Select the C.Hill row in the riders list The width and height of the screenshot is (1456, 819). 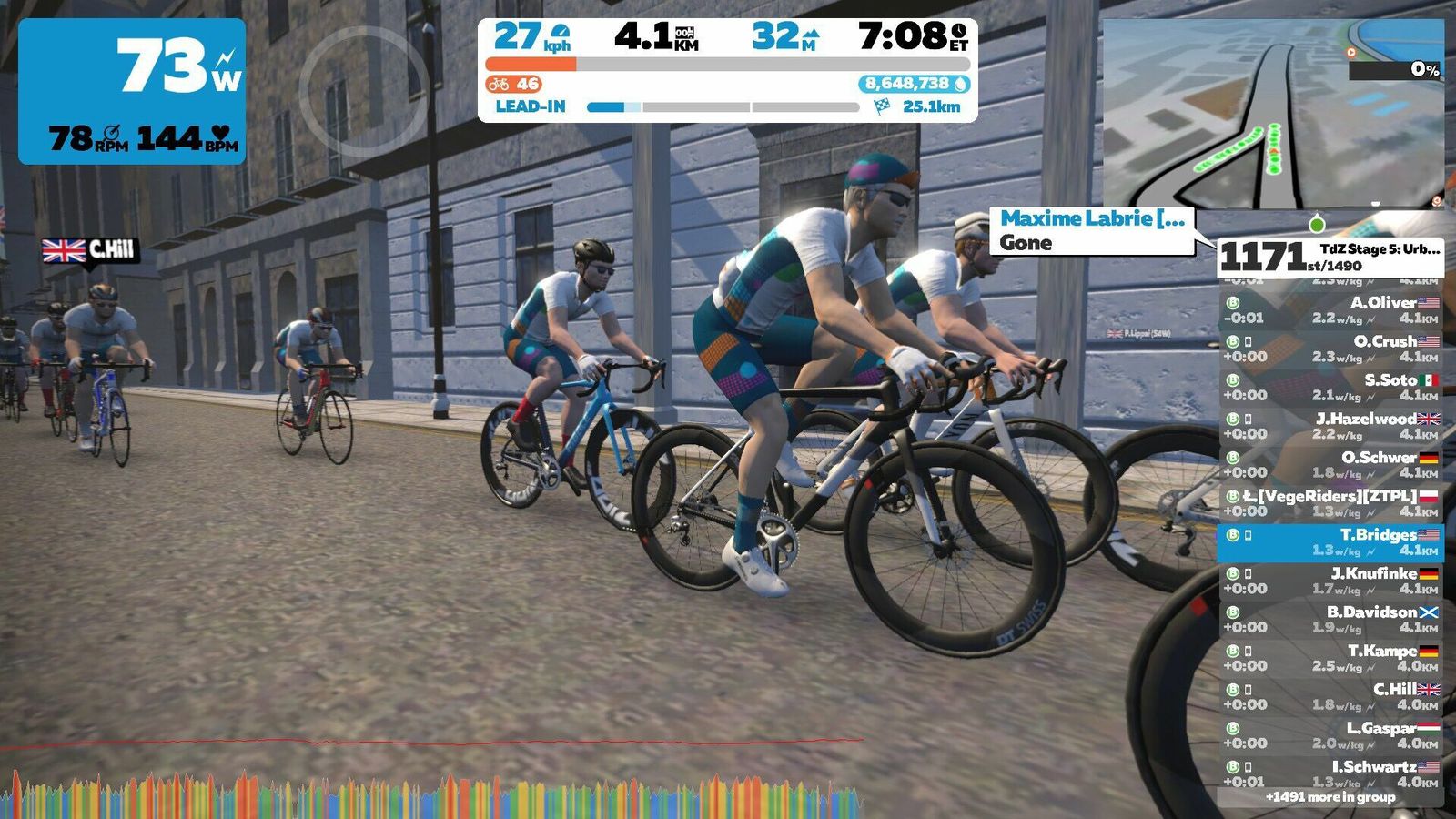click(1330, 697)
